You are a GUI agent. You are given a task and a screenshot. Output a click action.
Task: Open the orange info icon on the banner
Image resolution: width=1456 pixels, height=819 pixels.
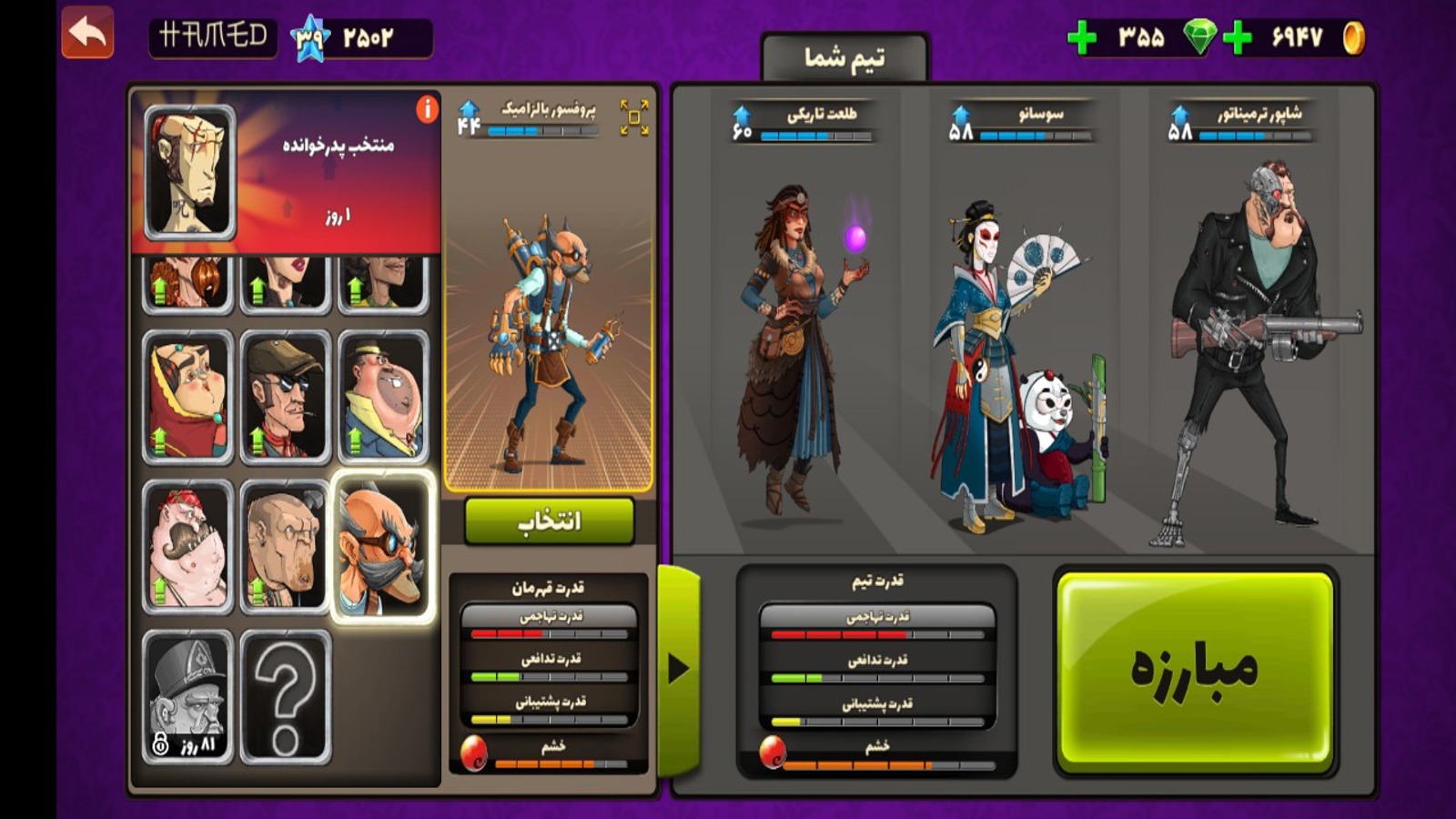[427, 109]
